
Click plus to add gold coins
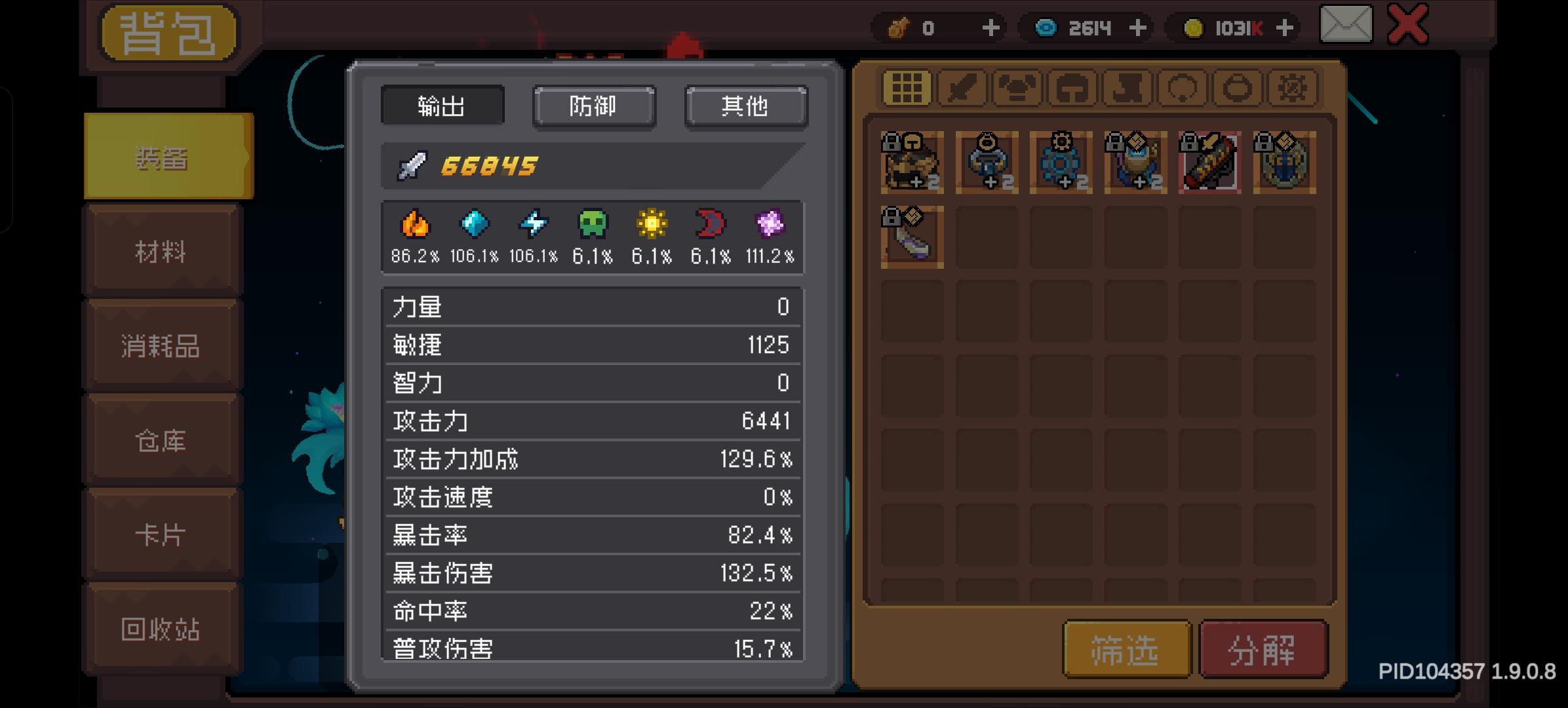(1286, 27)
